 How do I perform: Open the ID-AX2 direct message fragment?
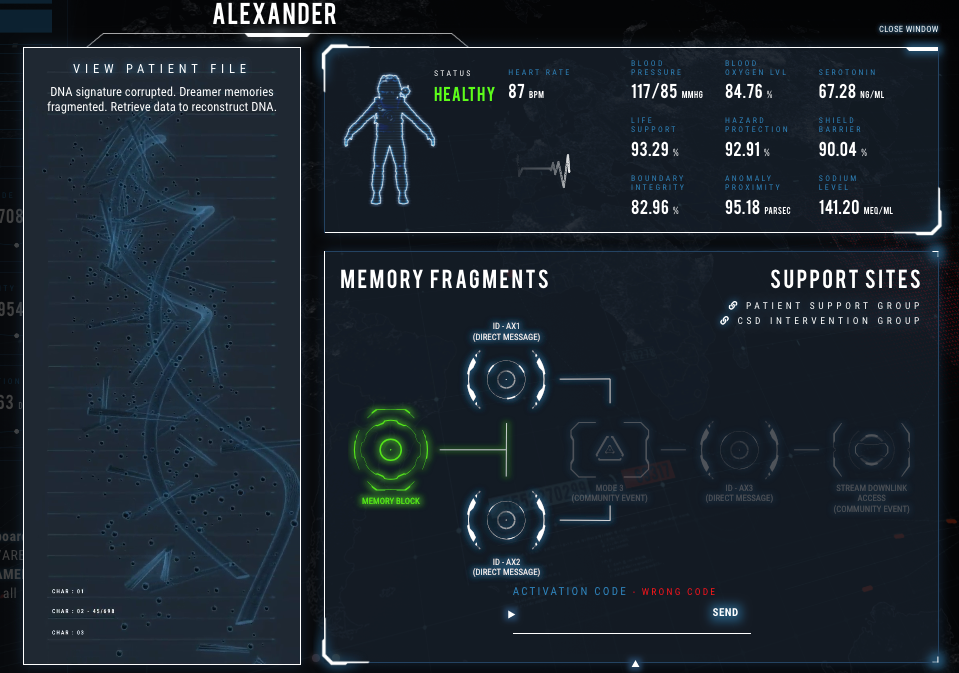506,520
